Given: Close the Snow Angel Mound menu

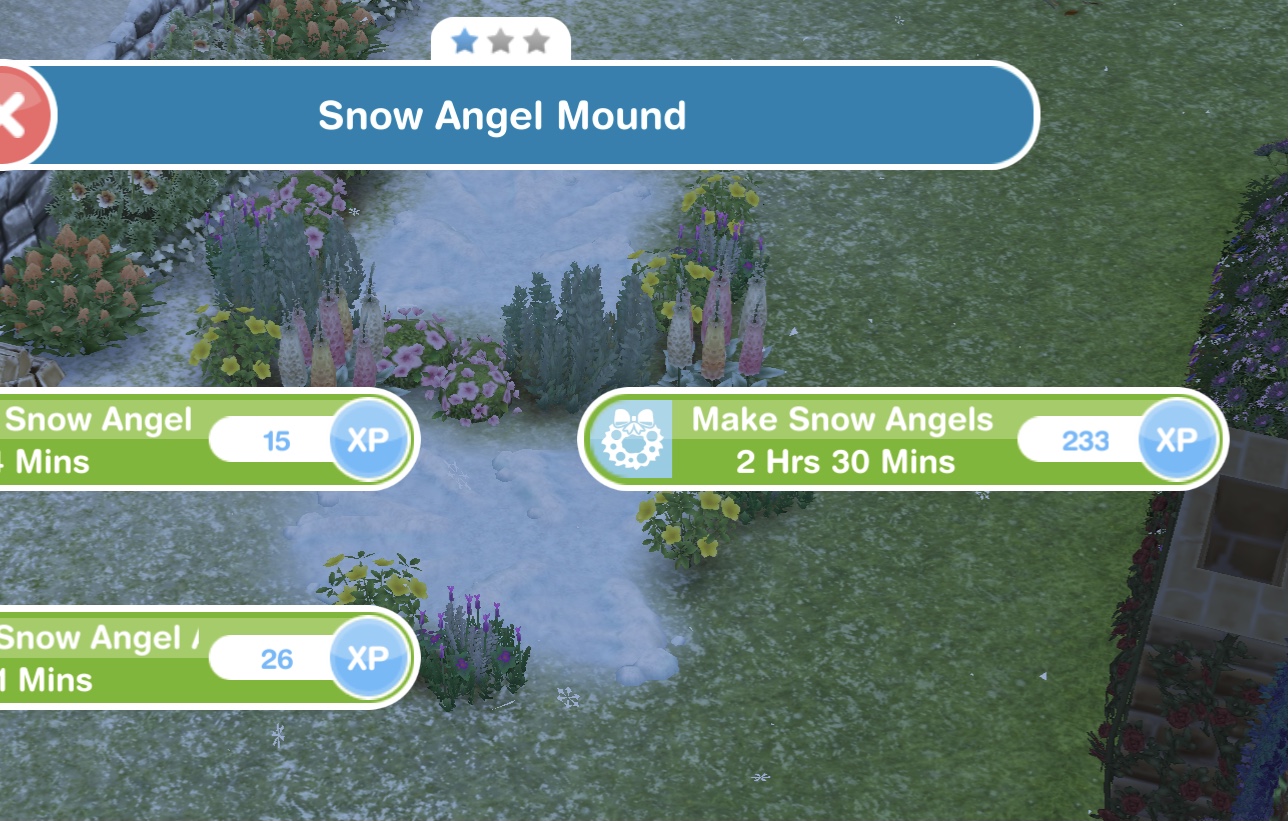Looking at the screenshot, I should tap(18, 115).
